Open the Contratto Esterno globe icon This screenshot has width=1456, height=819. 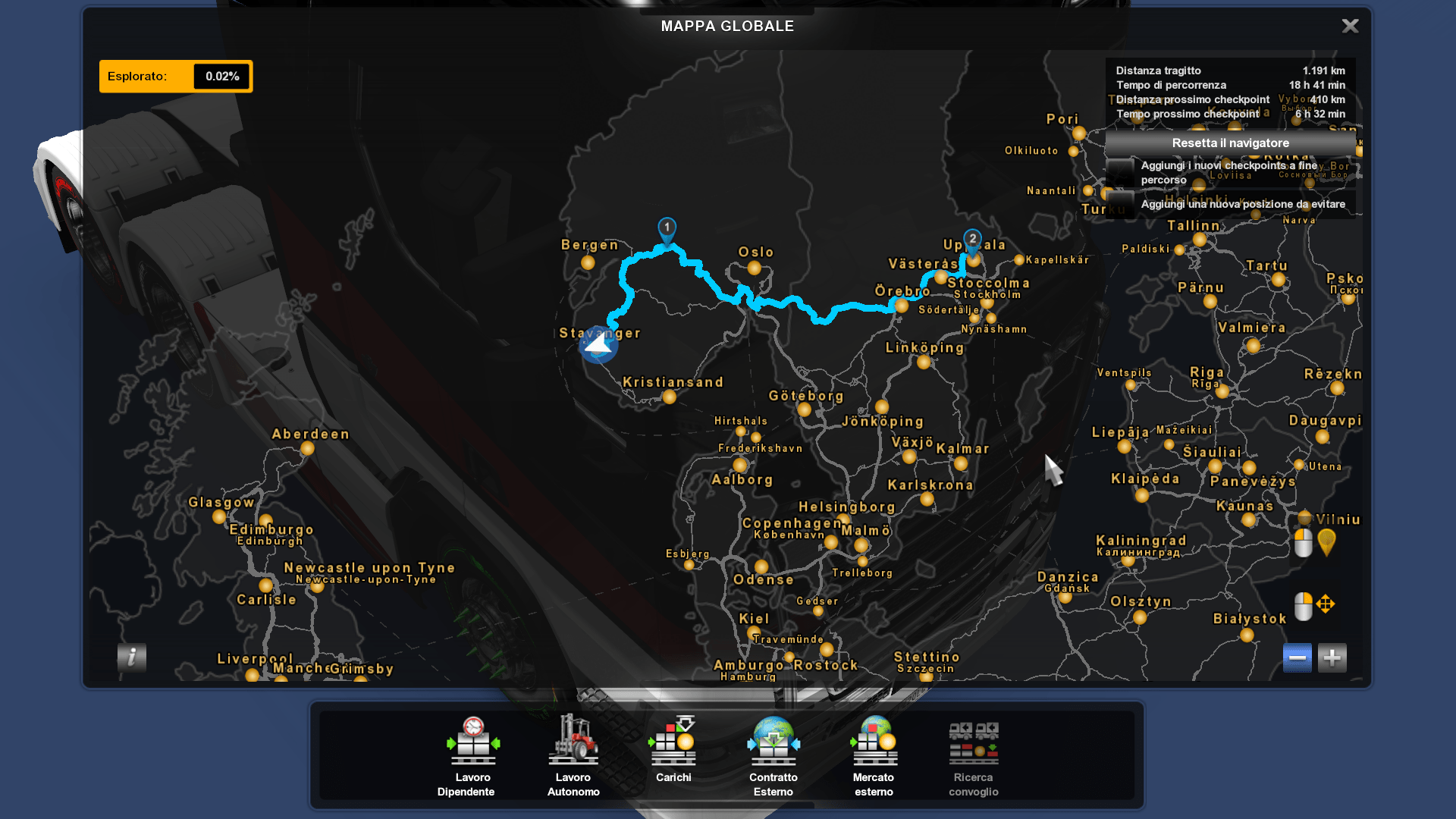coord(773,743)
